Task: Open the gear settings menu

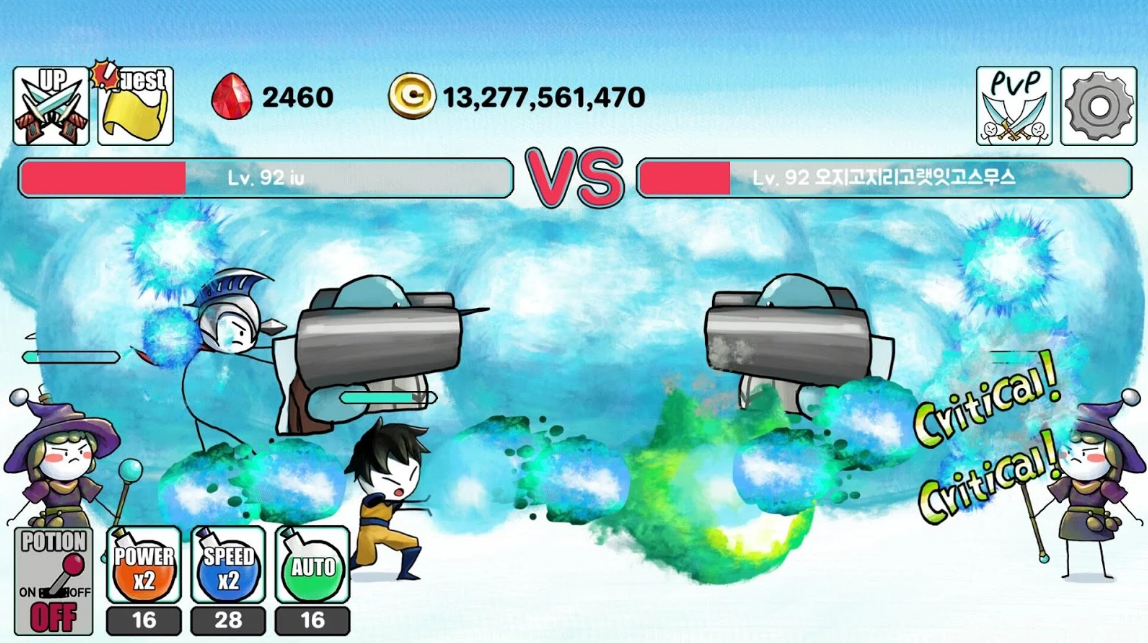Action: click(x=1098, y=106)
